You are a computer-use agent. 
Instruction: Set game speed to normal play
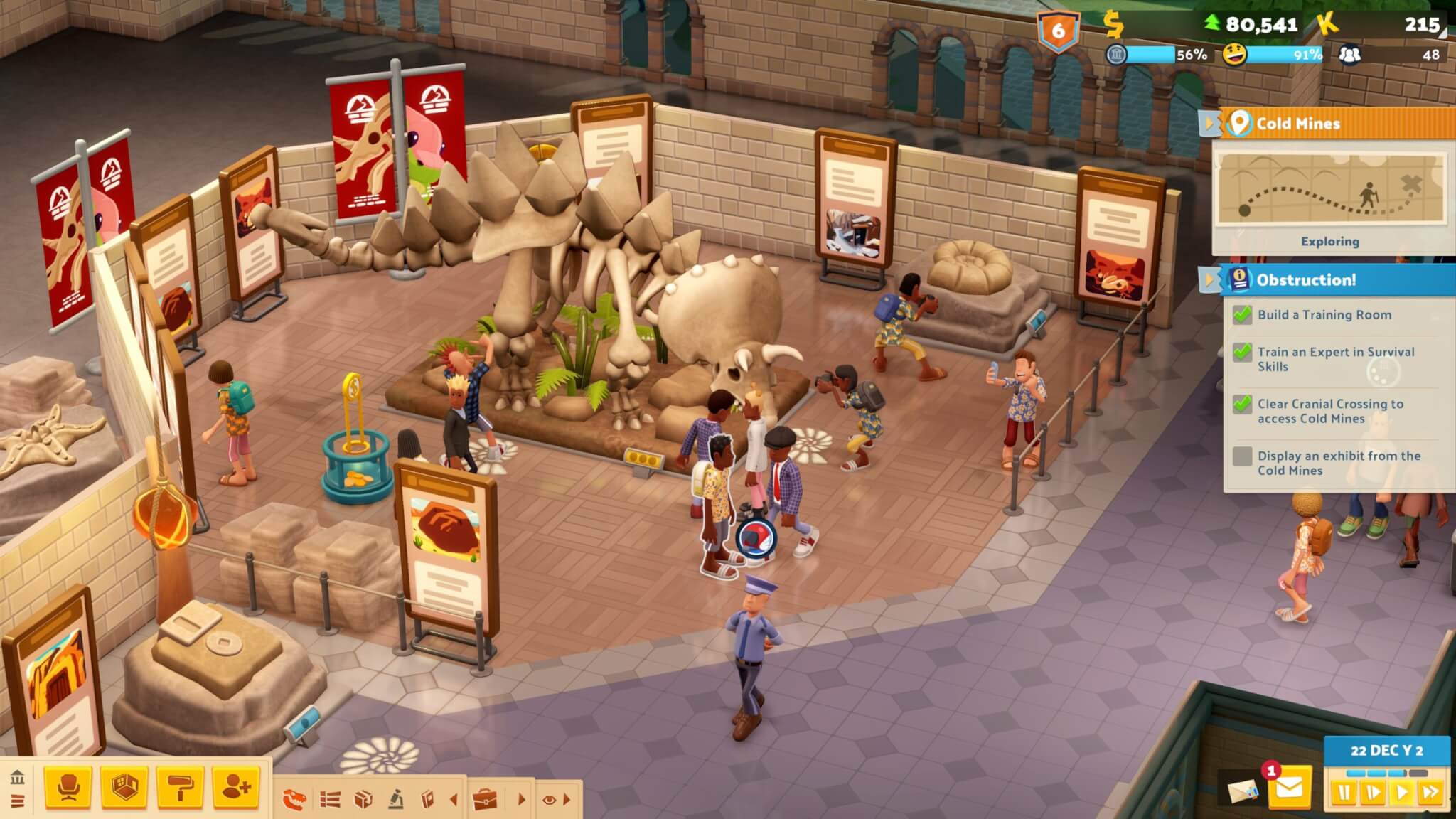pyautogui.click(x=1402, y=792)
